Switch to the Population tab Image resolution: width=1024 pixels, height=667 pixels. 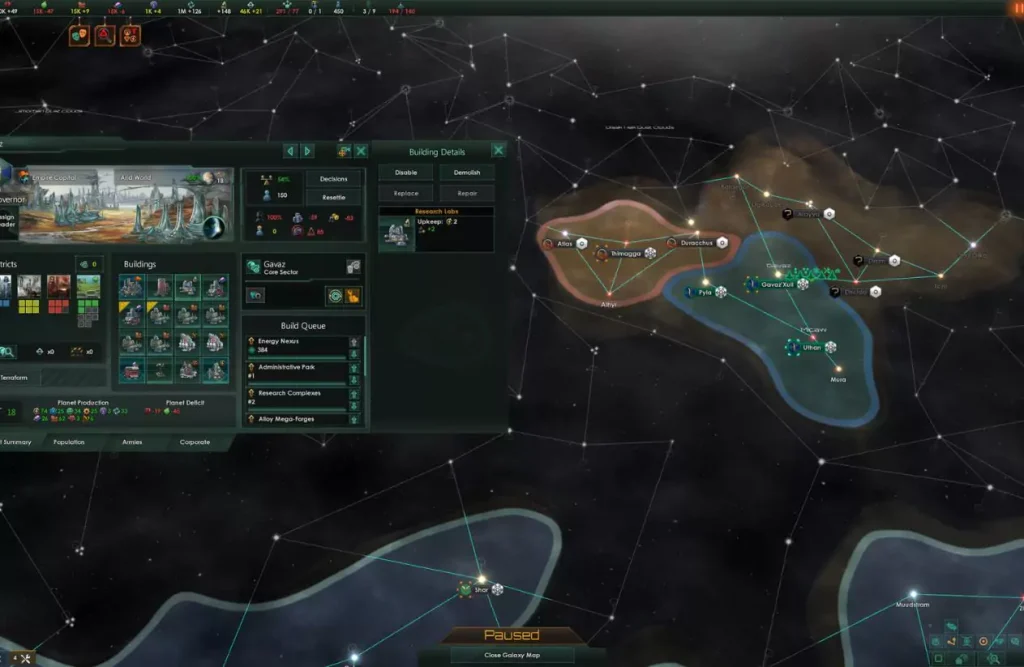pos(69,441)
